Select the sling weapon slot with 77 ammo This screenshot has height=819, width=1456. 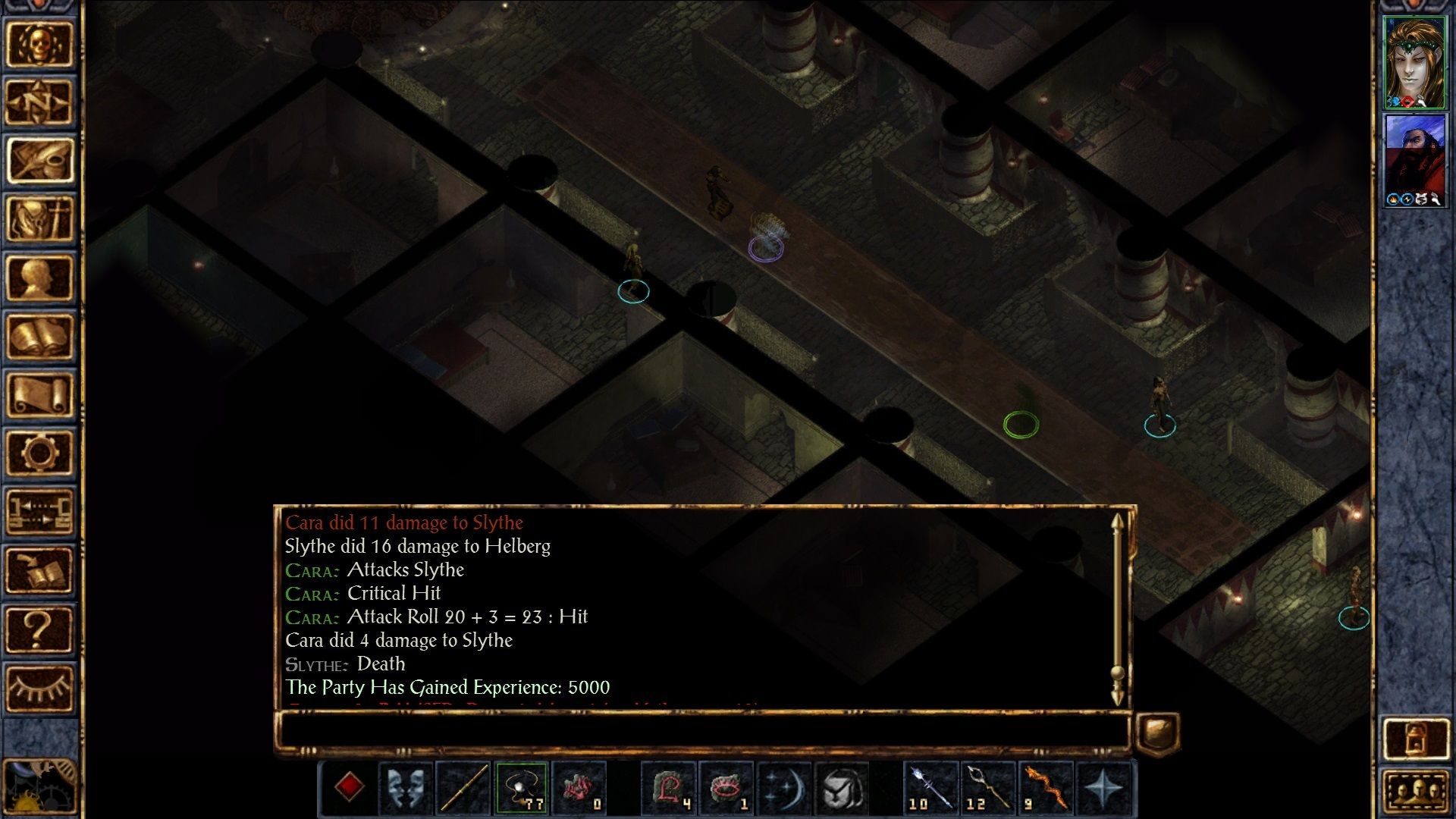[x=521, y=787]
